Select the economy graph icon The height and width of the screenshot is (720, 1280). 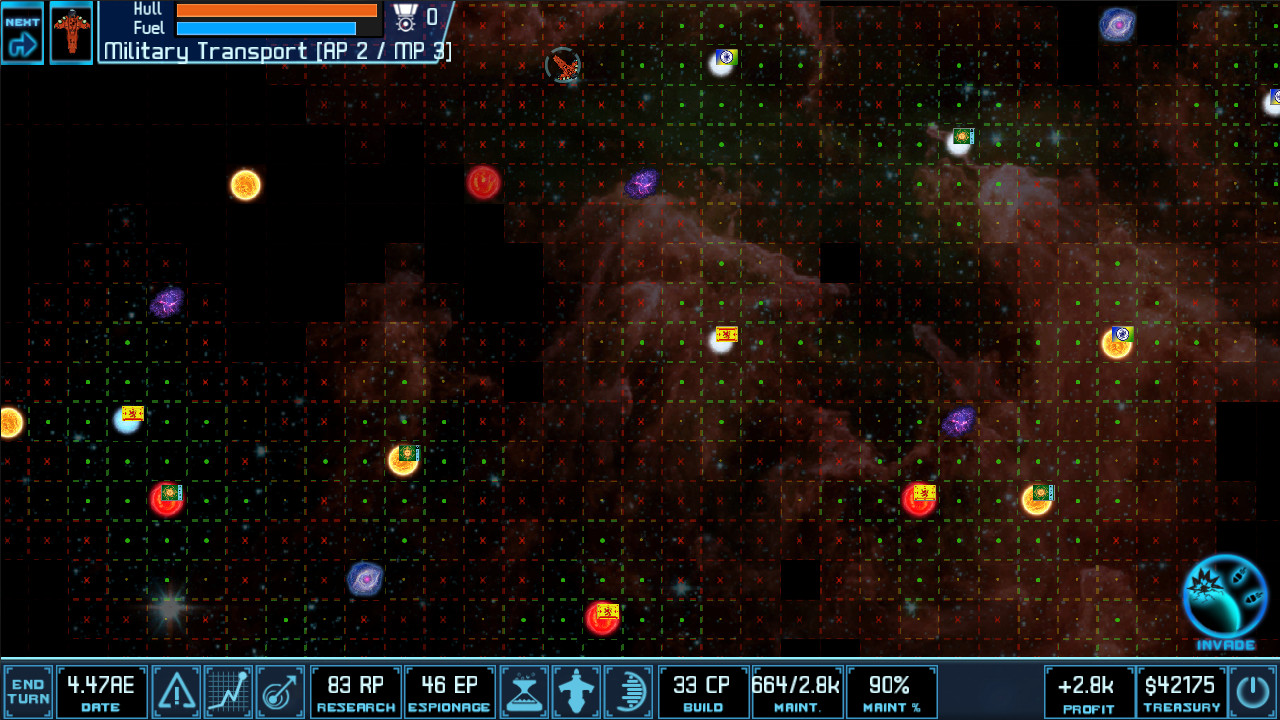227,691
